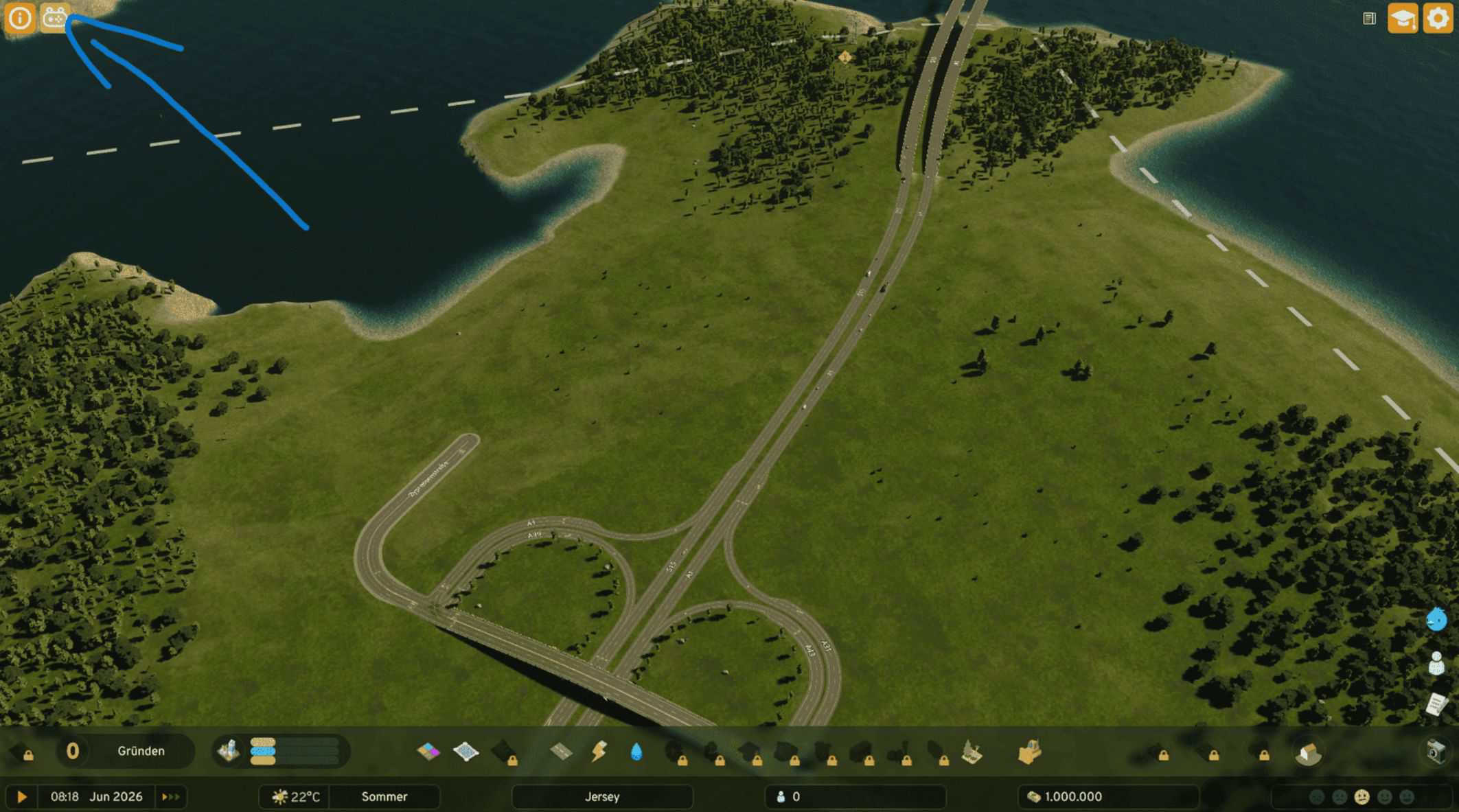Open the Water and Sewage droplet menu
Image resolution: width=1459 pixels, height=812 pixels.
(x=636, y=752)
